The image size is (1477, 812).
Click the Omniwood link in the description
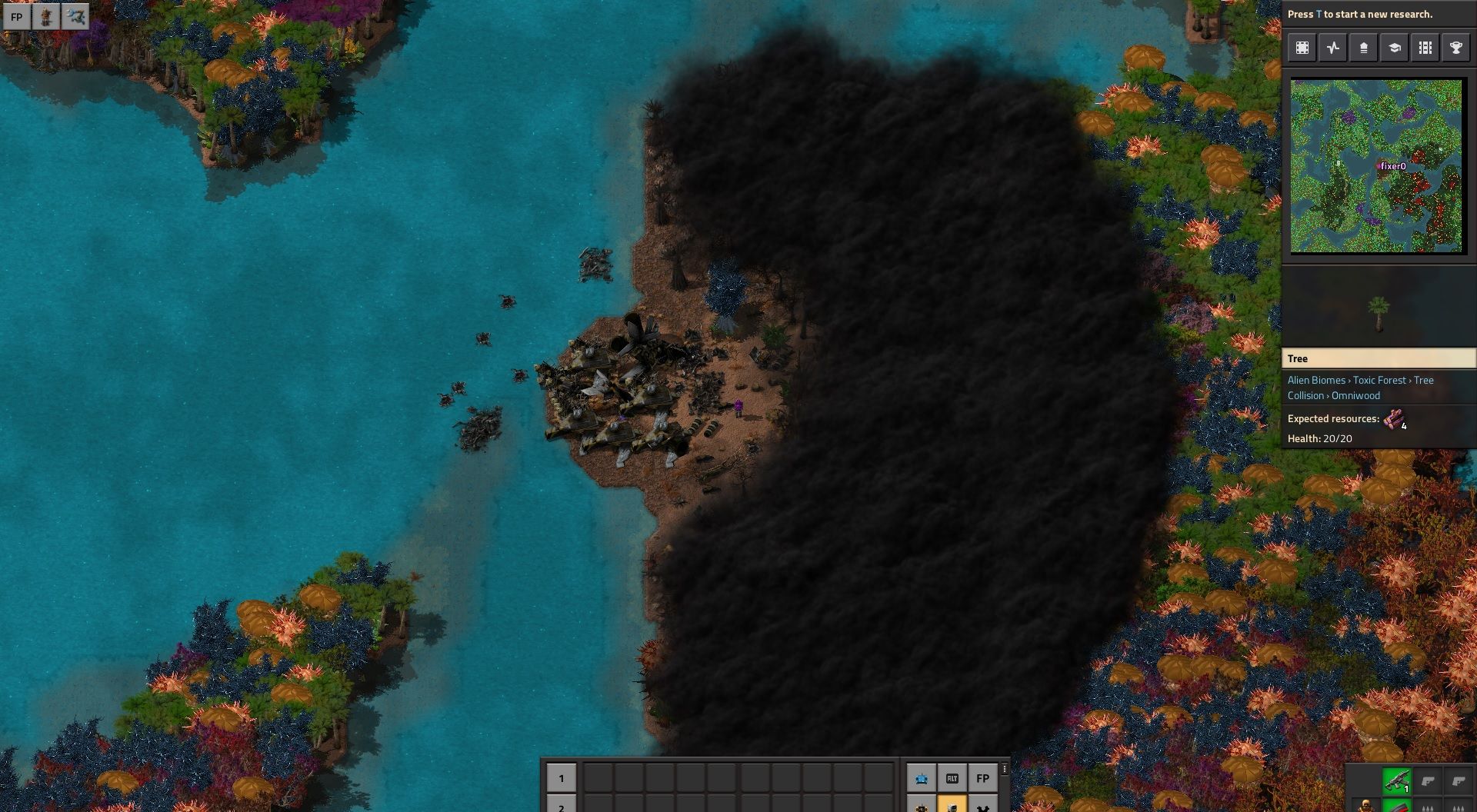coord(1356,395)
